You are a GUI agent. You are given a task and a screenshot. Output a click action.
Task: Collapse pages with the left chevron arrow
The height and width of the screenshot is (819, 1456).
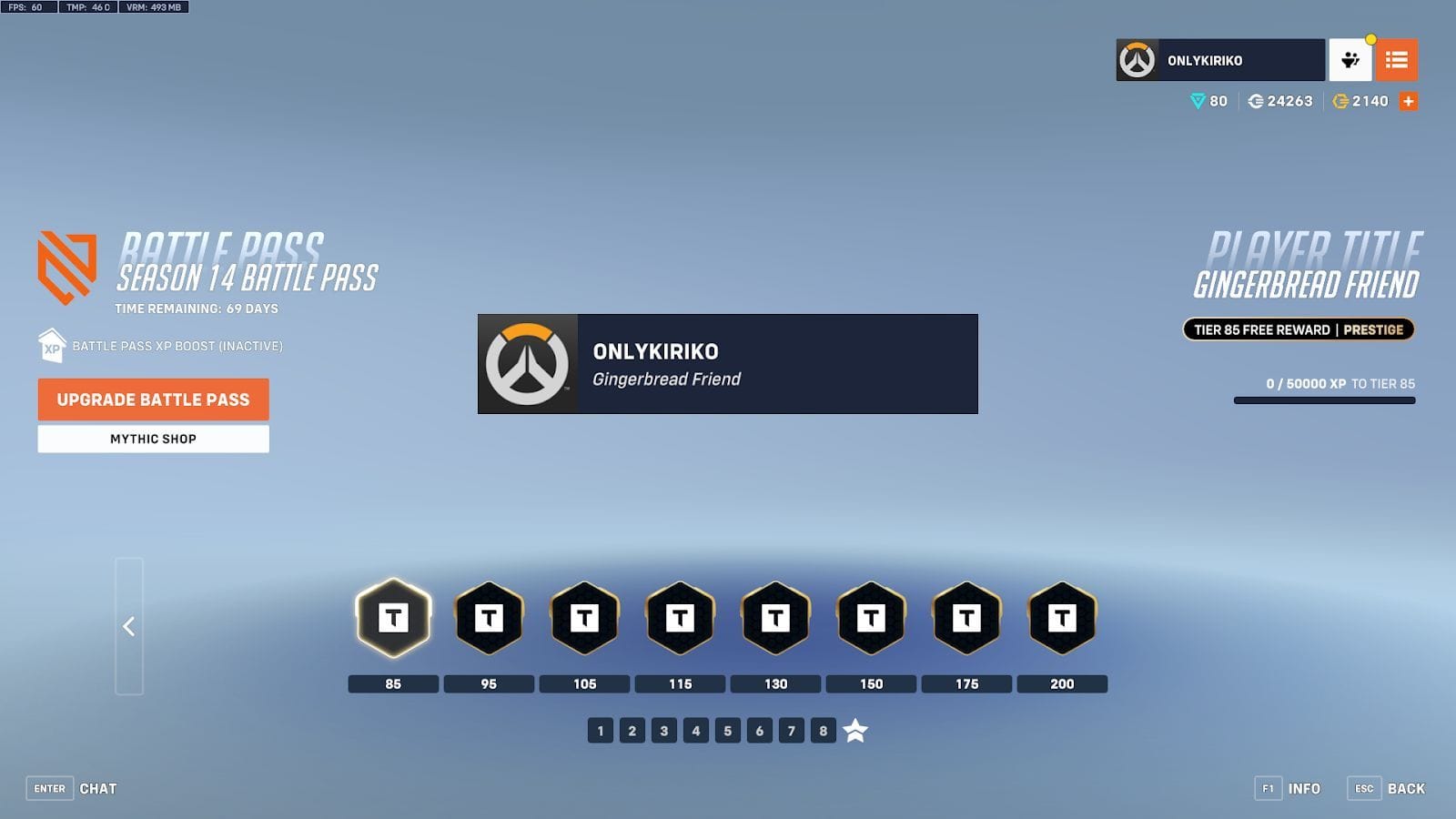(x=128, y=626)
